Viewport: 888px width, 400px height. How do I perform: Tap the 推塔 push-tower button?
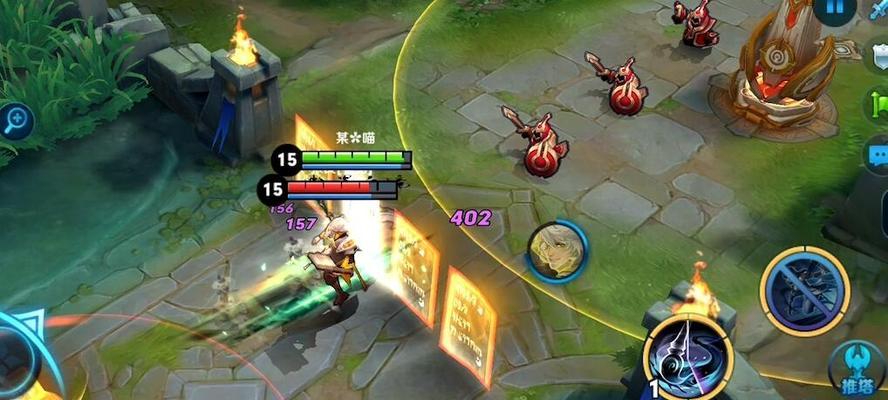point(857,370)
